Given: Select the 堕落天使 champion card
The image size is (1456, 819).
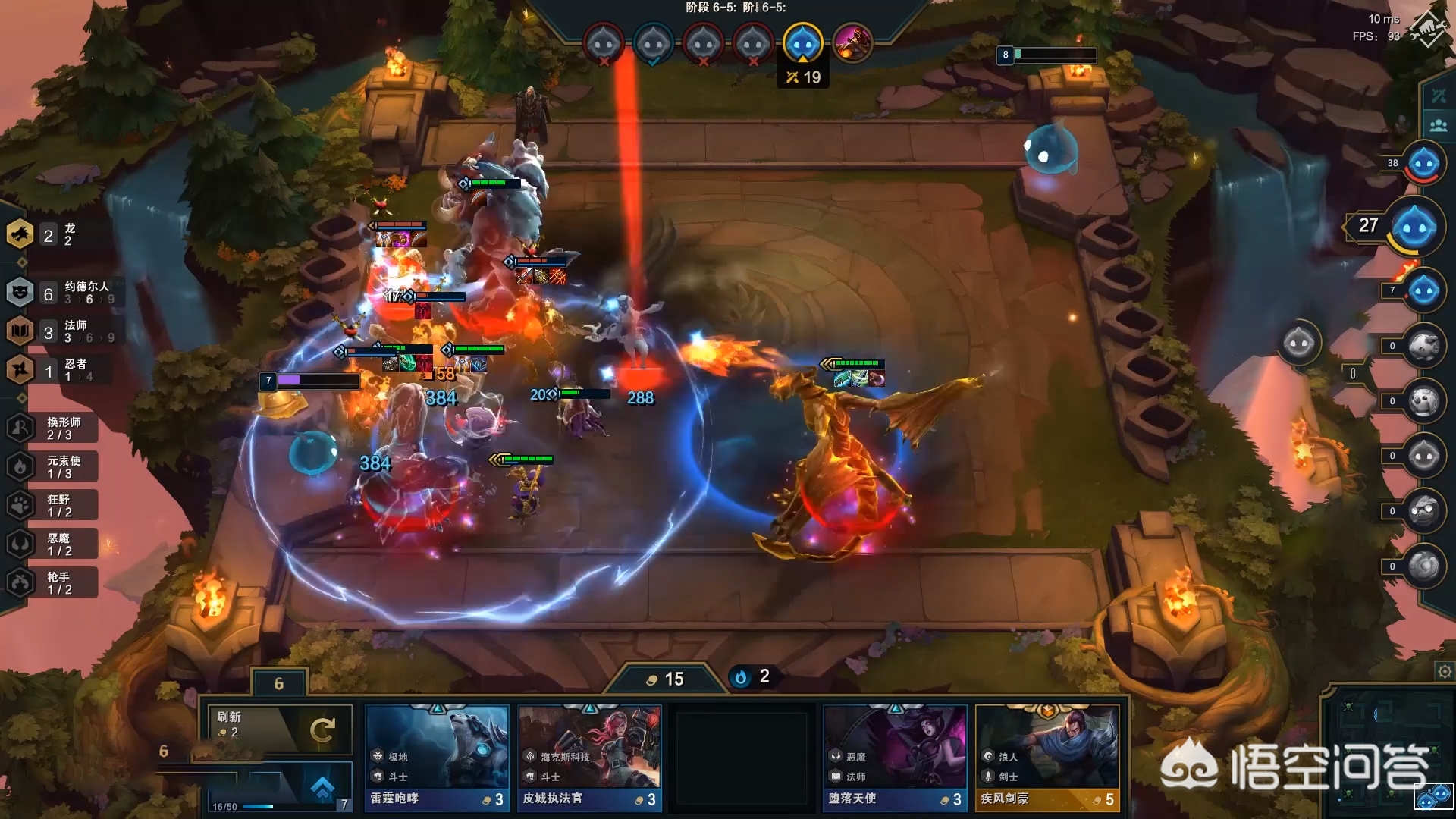Looking at the screenshot, I should click(x=895, y=758).
